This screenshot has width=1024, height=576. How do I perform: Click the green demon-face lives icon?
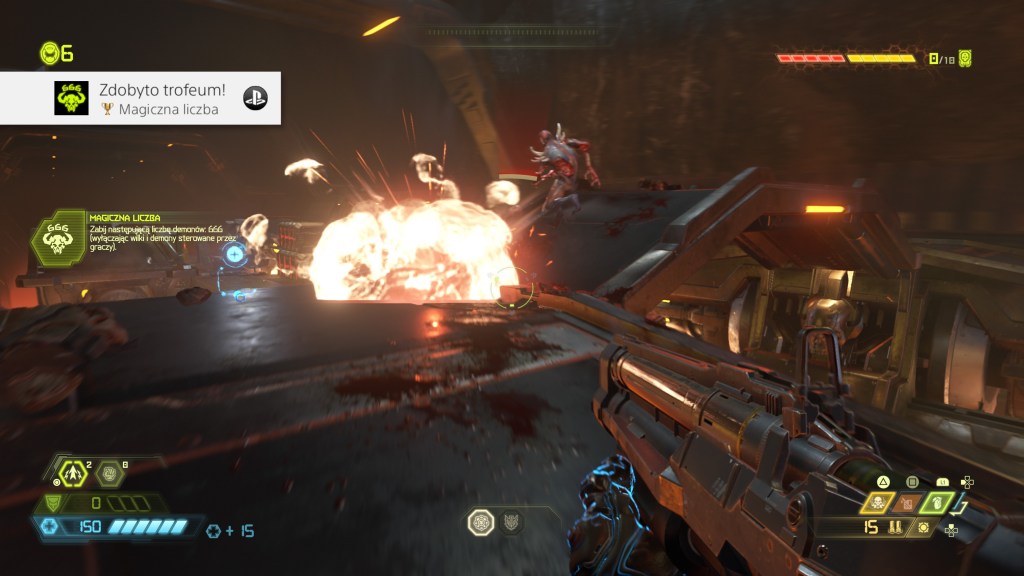coord(49,54)
